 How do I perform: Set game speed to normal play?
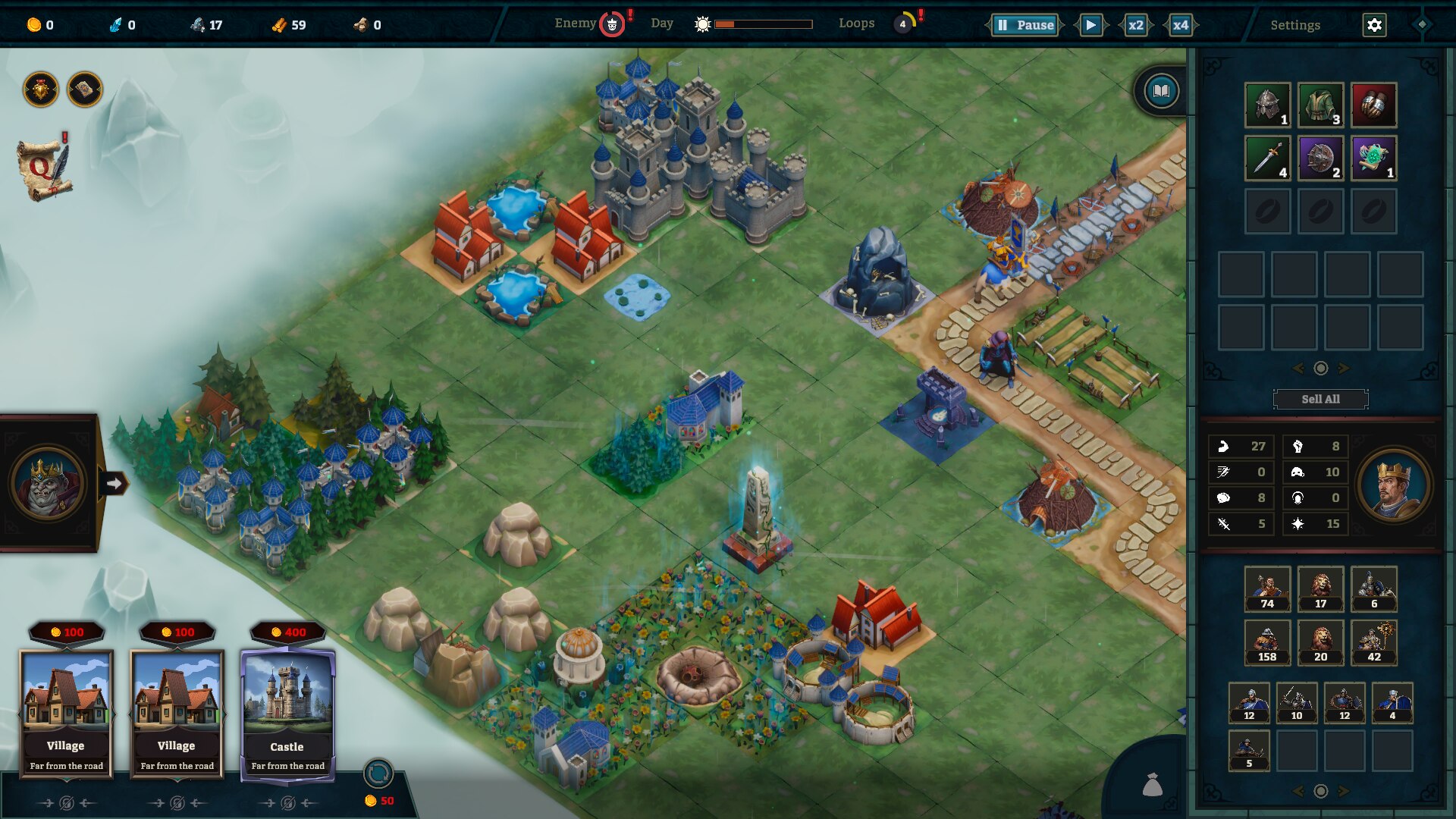[x=1090, y=25]
